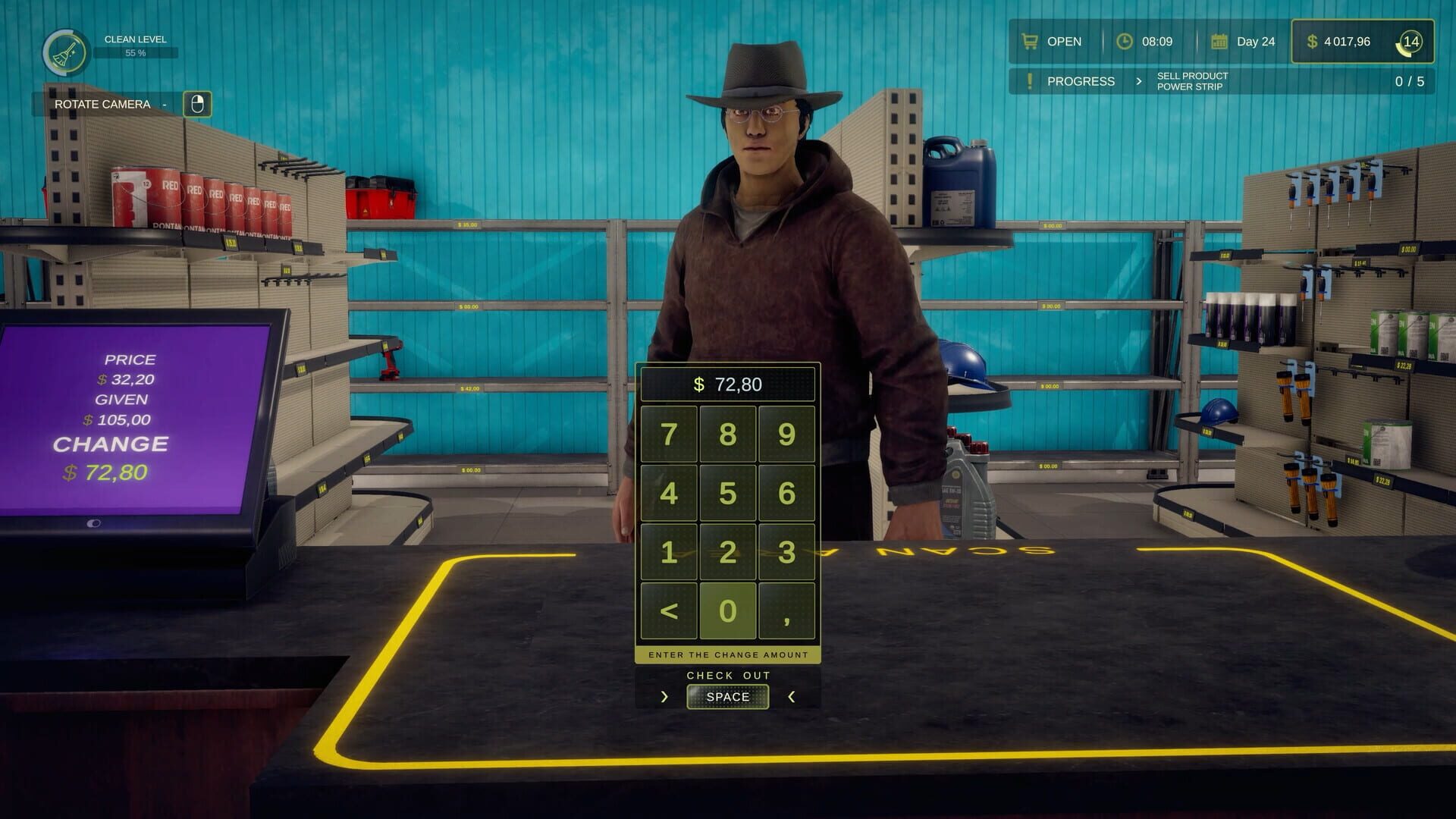The width and height of the screenshot is (1456, 819).
Task: Click the shopping cart icon near OPEN
Action: 1029,42
